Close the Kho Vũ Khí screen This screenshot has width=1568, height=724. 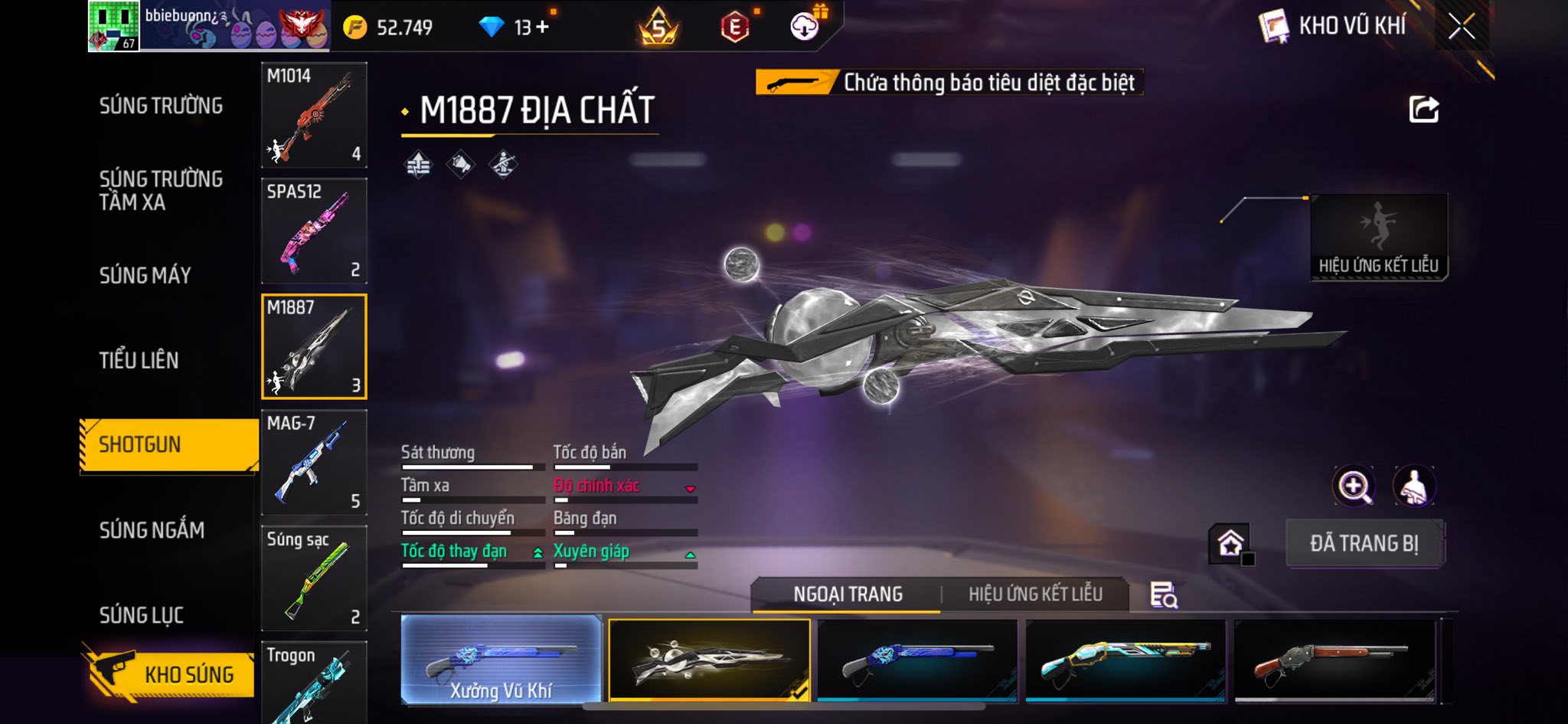tap(1461, 27)
